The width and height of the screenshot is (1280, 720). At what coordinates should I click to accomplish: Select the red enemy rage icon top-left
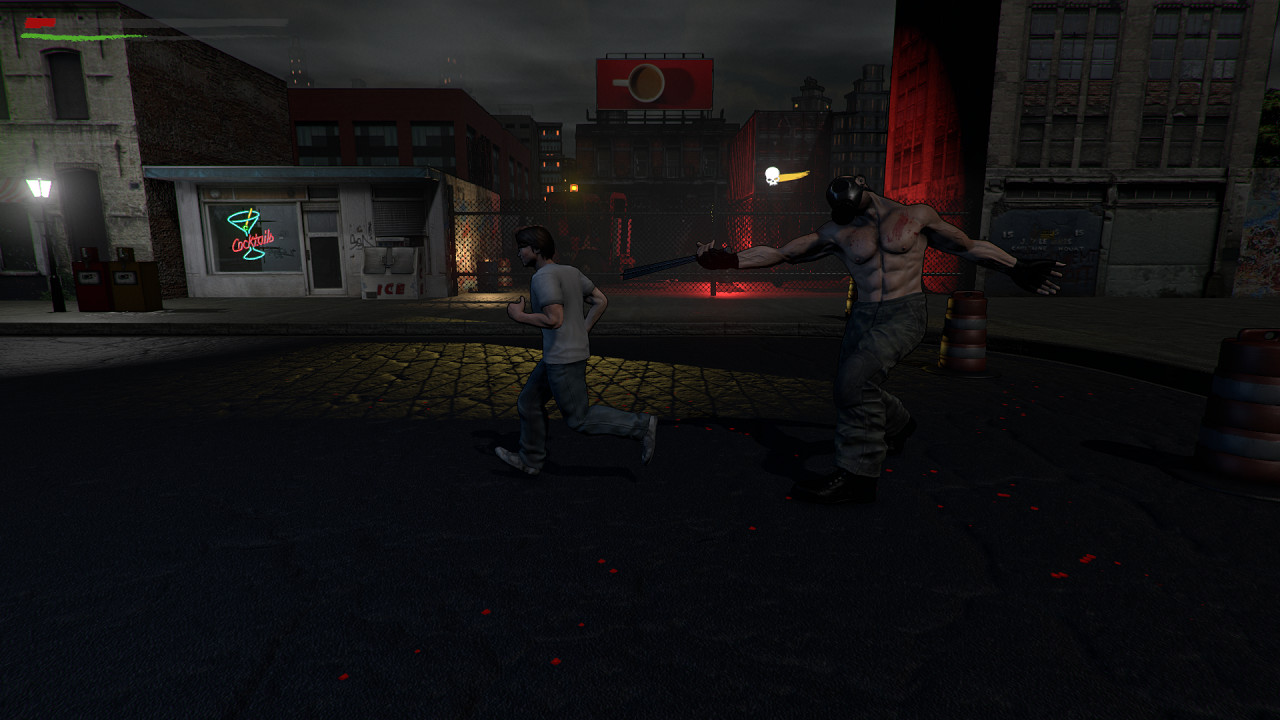pos(38,21)
